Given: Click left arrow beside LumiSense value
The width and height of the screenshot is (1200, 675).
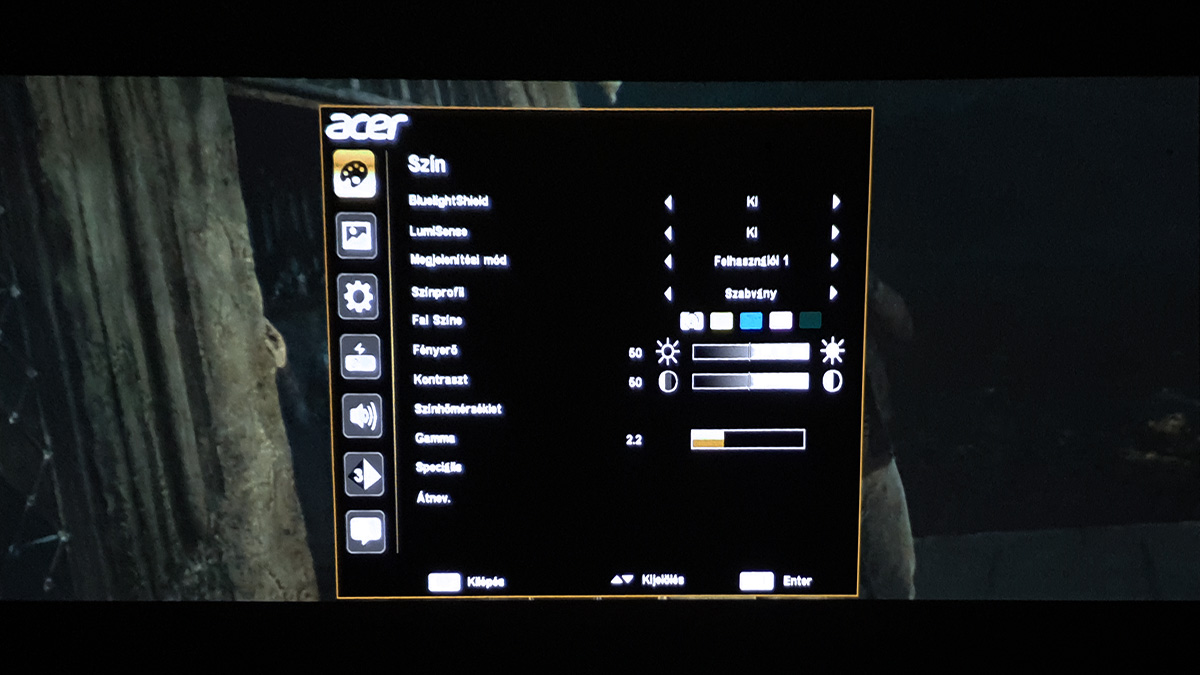Looking at the screenshot, I should tap(668, 233).
